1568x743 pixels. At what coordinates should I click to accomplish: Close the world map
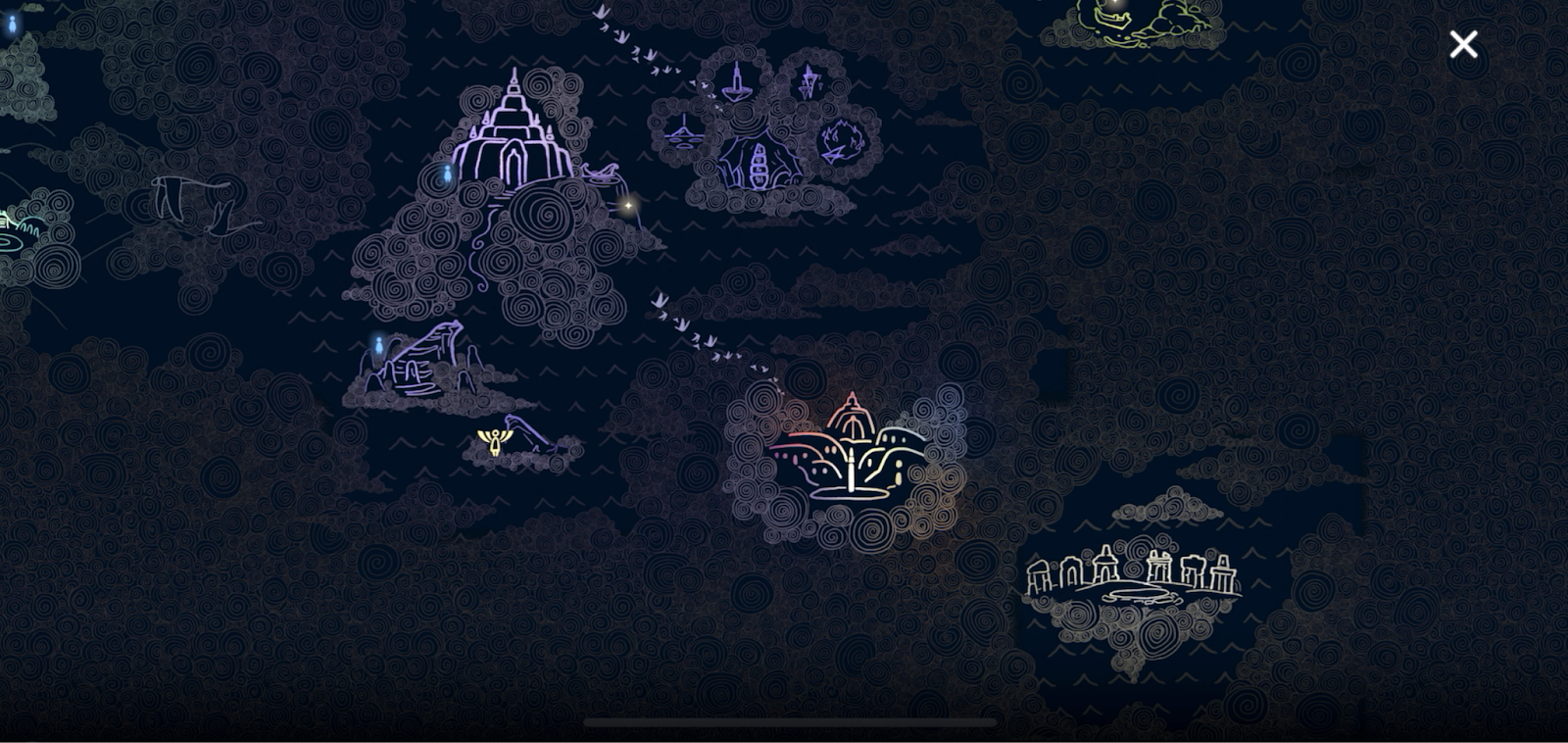(x=1463, y=44)
